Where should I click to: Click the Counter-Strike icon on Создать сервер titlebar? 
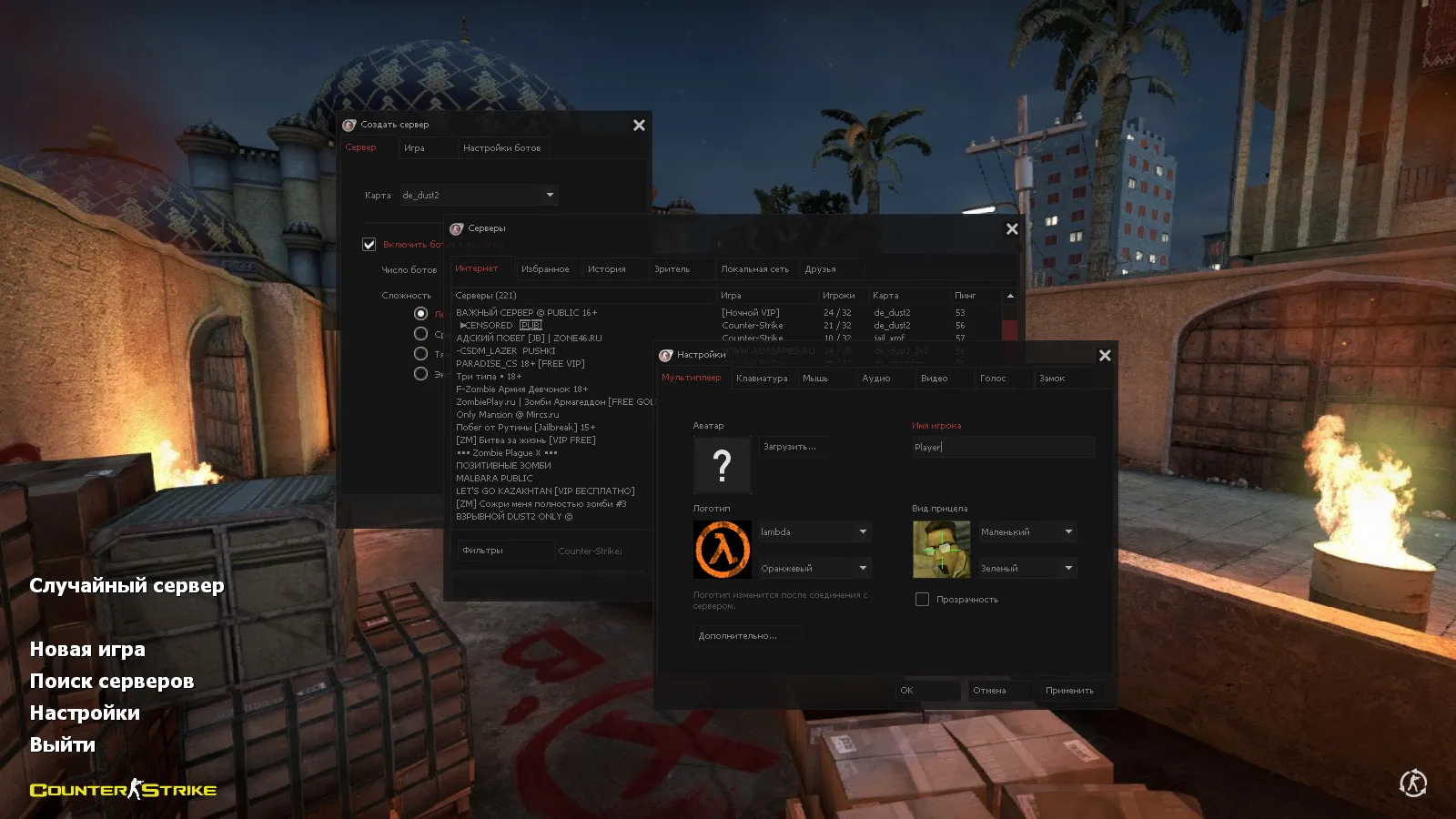tap(349, 125)
